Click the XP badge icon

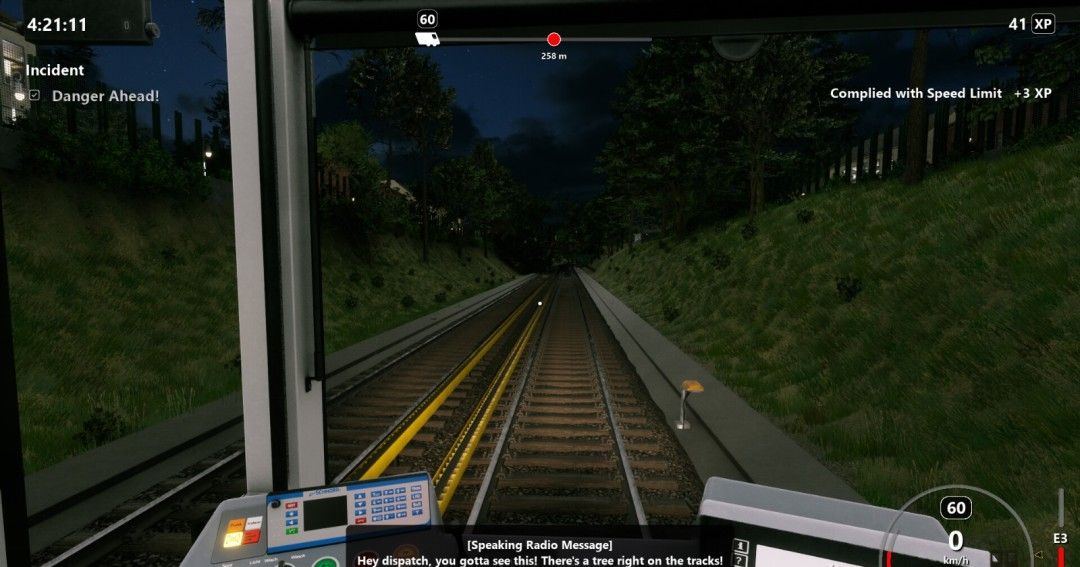coord(1043,24)
